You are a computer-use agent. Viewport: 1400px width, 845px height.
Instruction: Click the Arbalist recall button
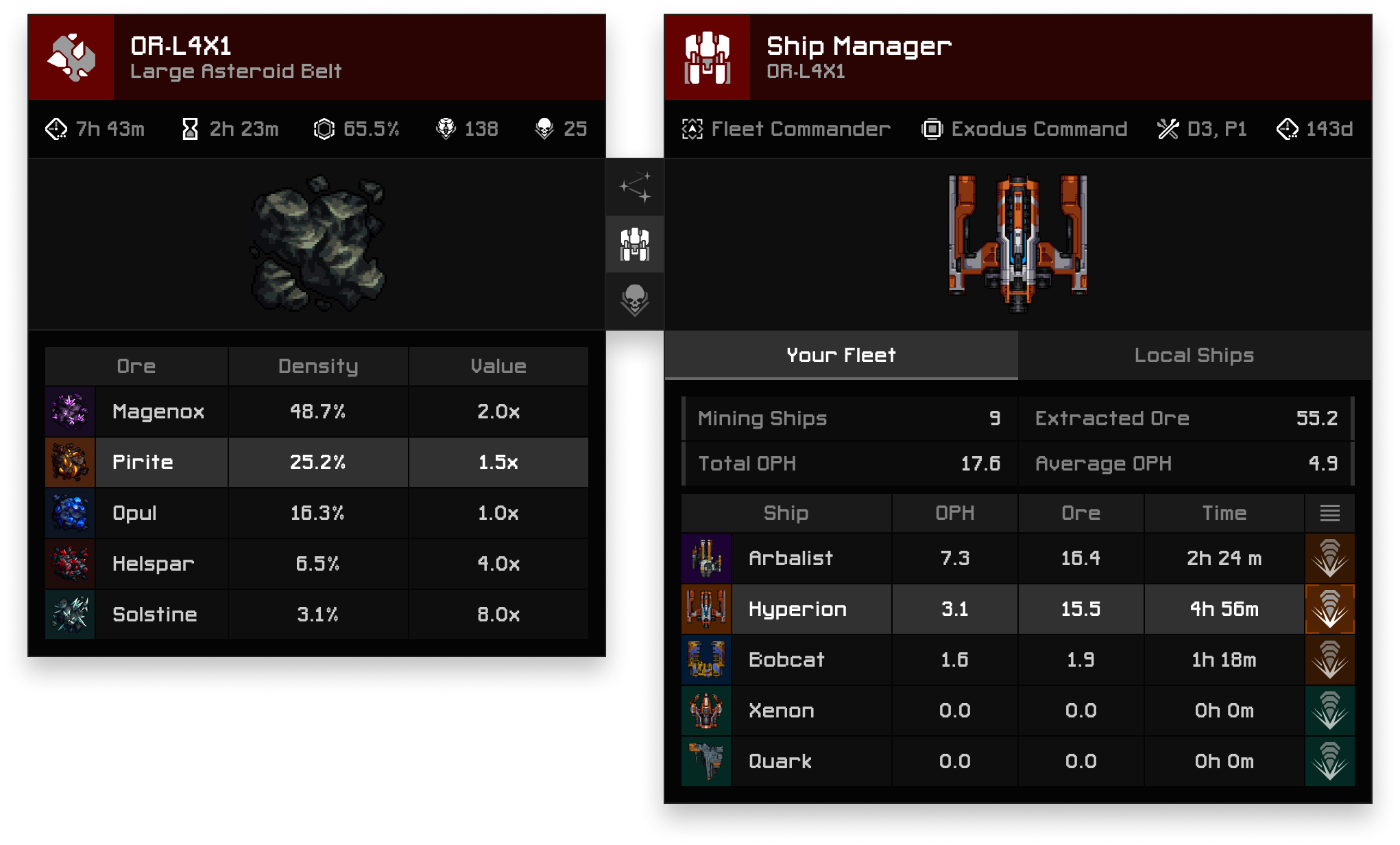(x=1329, y=558)
